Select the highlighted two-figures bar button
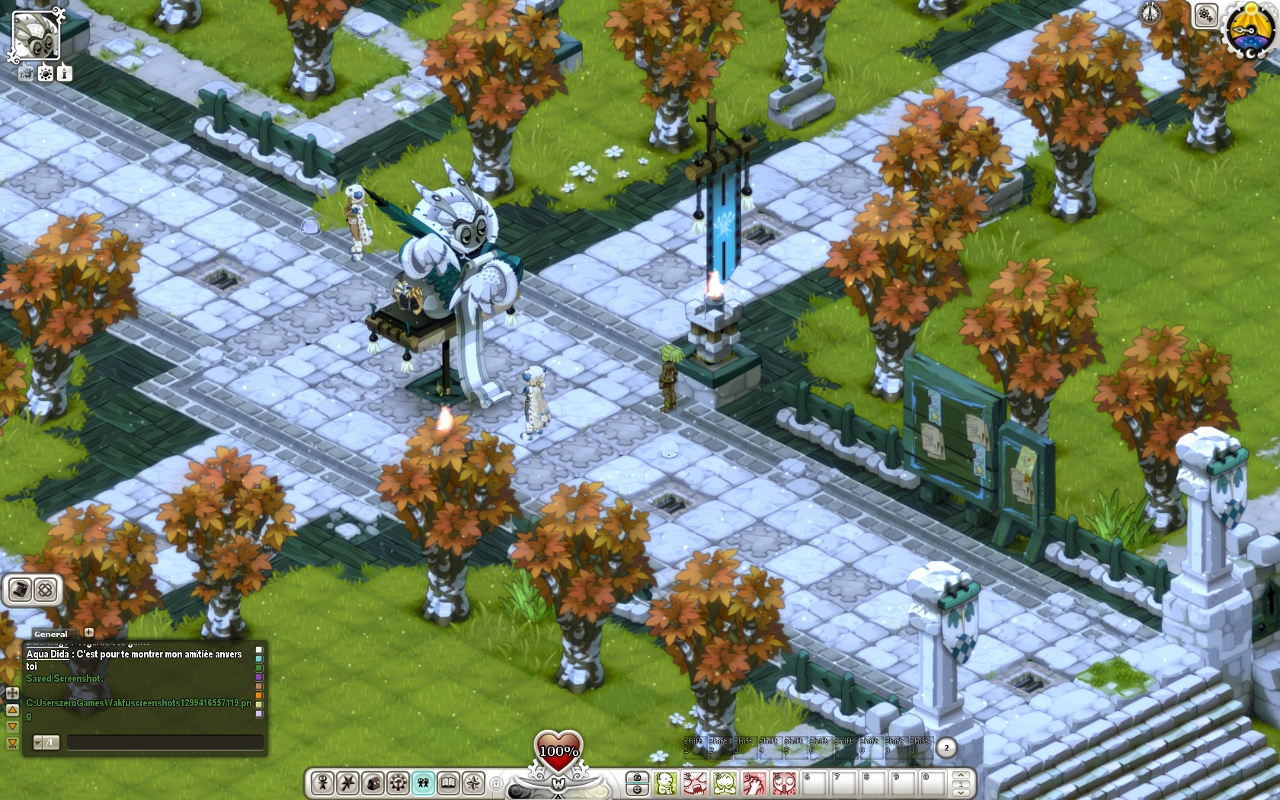 (x=424, y=783)
